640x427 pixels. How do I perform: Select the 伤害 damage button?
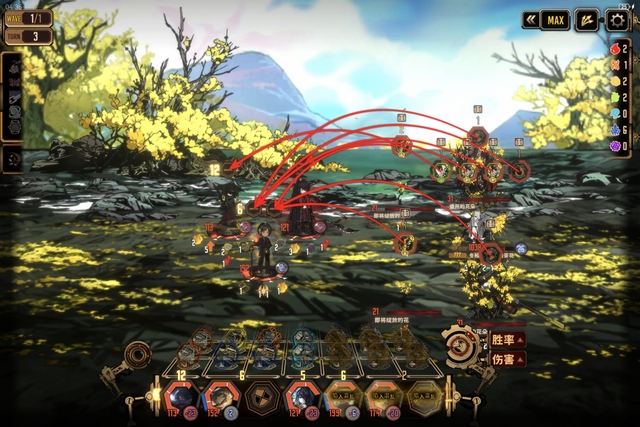click(x=507, y=359)
